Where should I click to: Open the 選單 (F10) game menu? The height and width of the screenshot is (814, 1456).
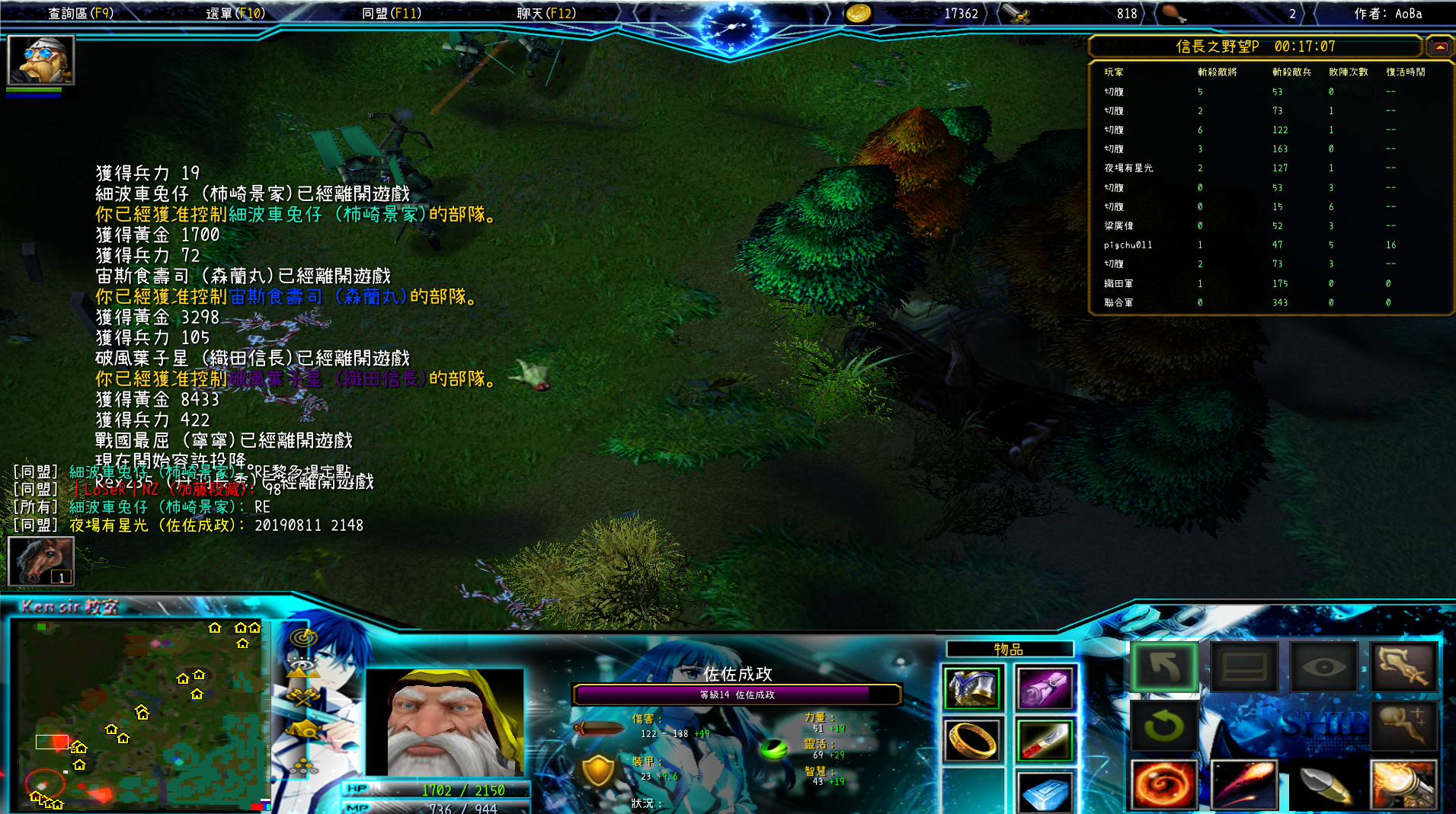click(235, 13)
